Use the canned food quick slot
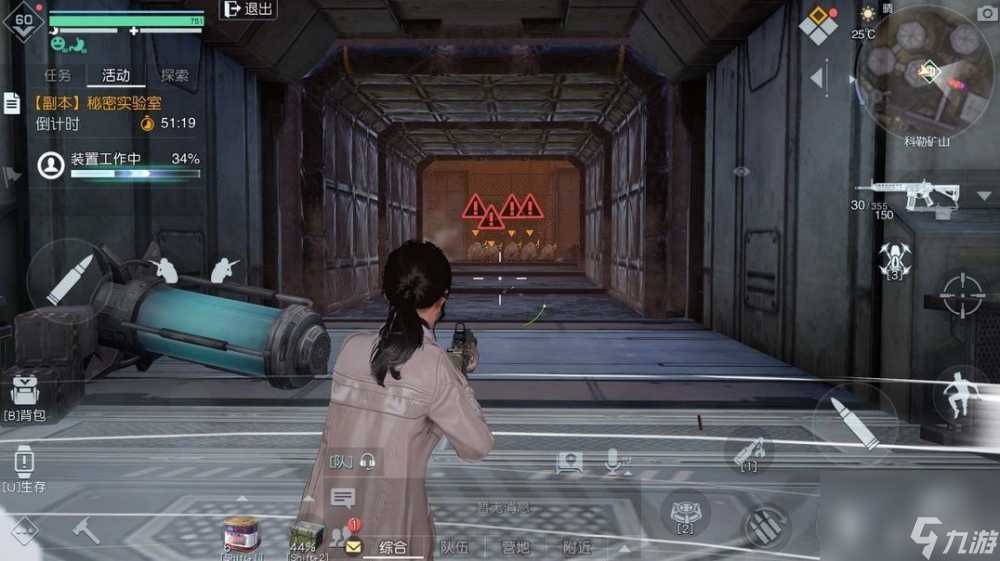 coord(242,535)
